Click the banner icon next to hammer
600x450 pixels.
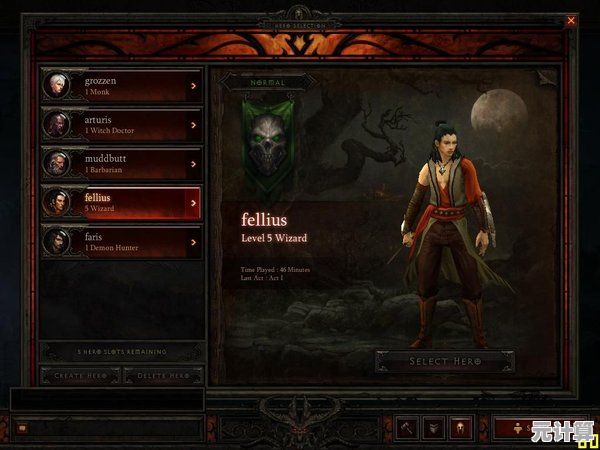click(x=433, y=427)
